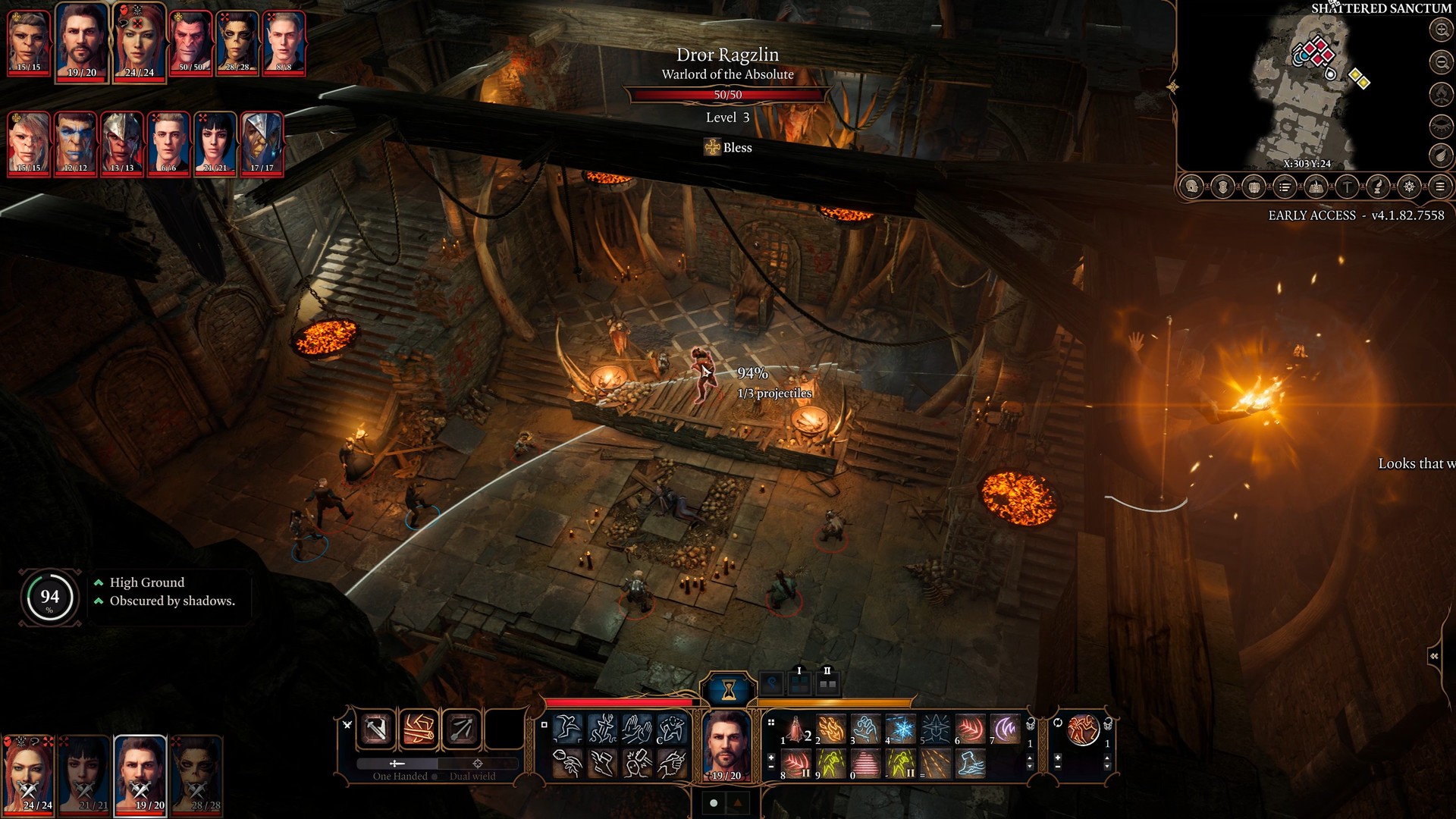Toggle the hotbar lock icon
This screenshot has width=1456, height=819.
point(1030,723)
